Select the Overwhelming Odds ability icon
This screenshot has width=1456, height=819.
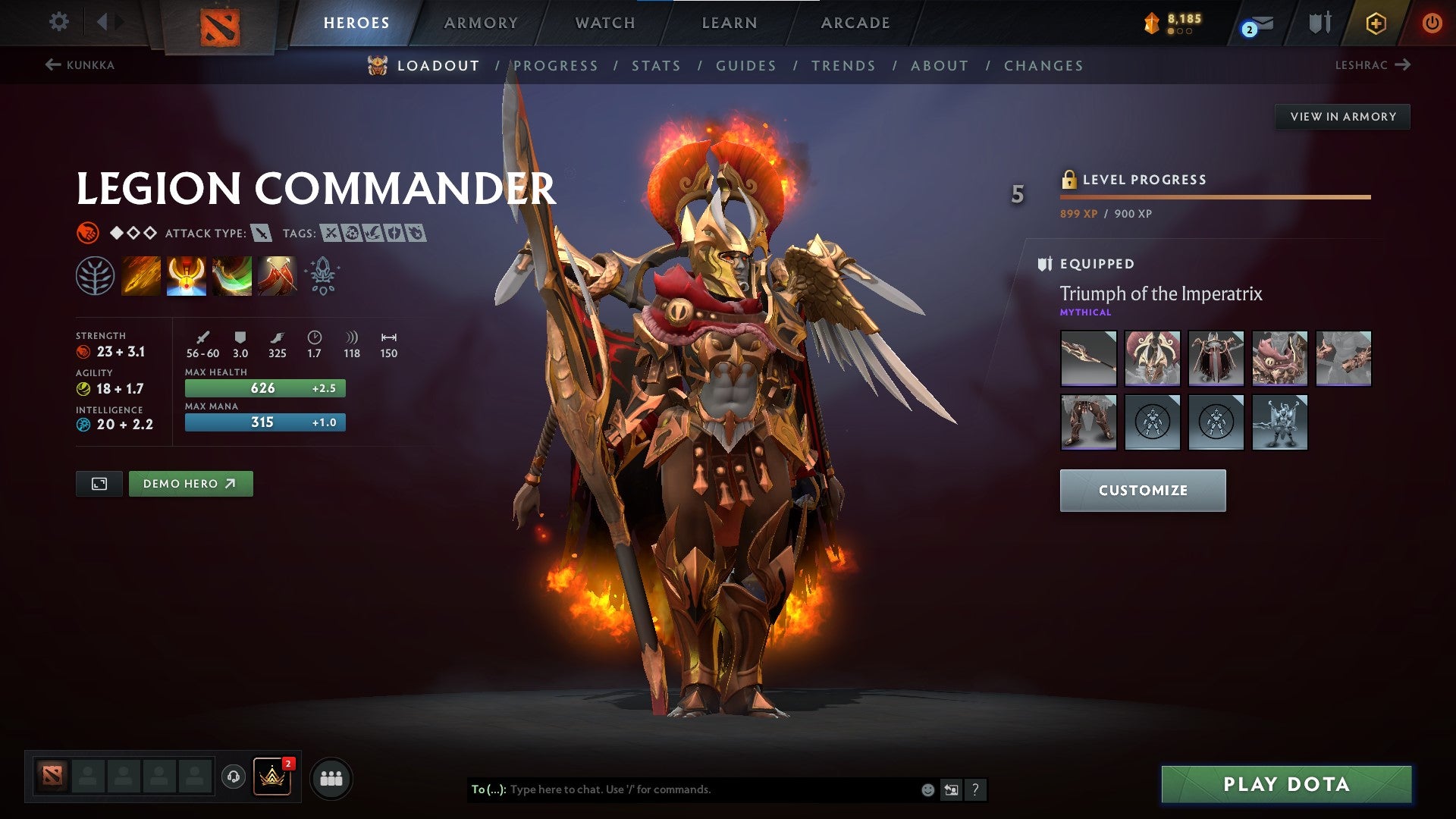coord(141,275)
